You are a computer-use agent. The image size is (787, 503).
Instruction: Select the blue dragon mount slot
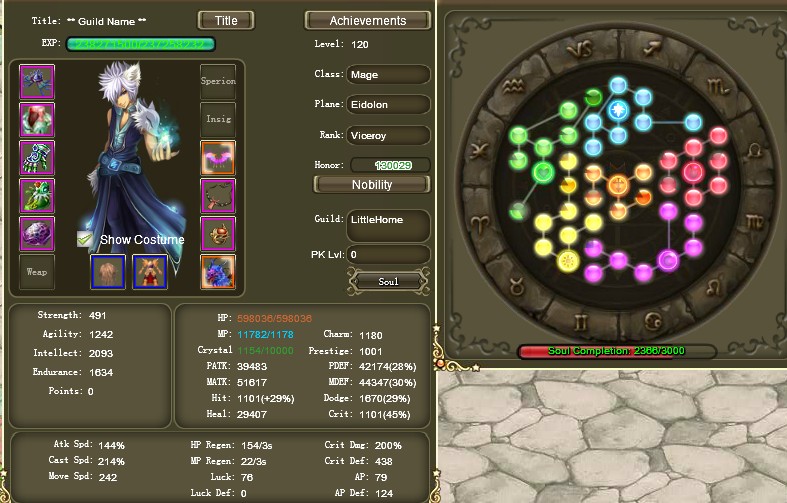tap(218, 271)
